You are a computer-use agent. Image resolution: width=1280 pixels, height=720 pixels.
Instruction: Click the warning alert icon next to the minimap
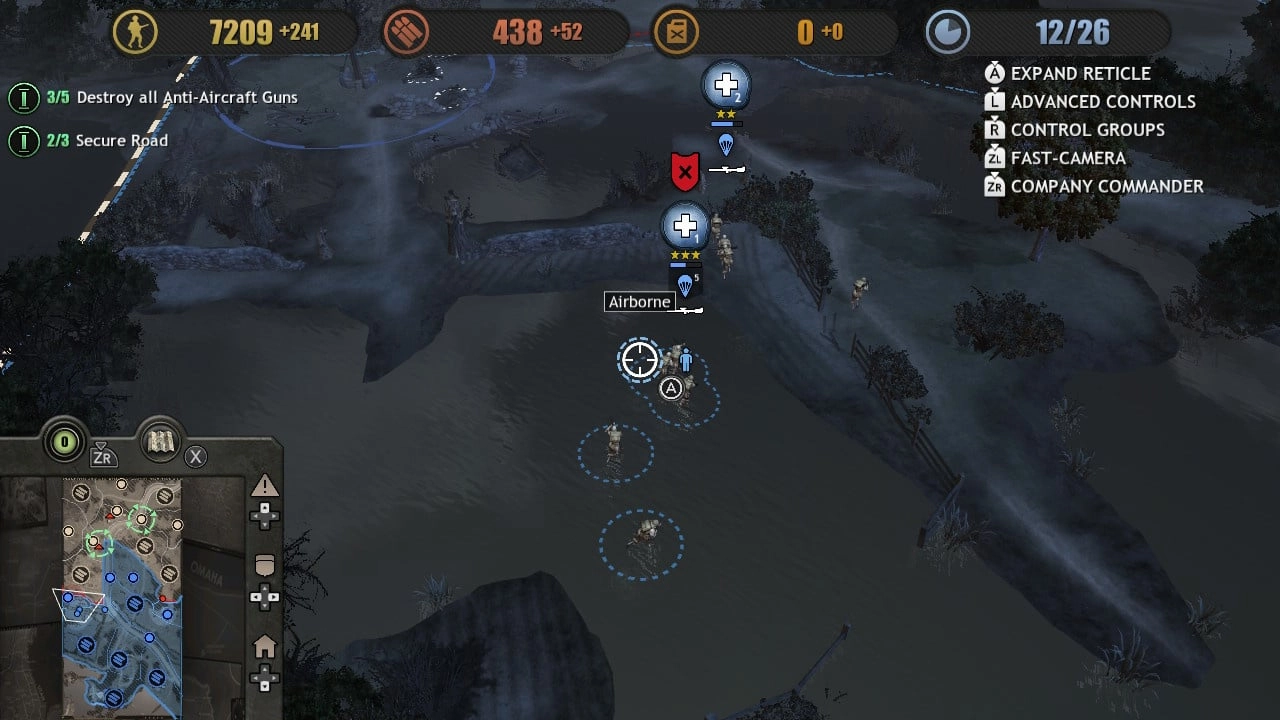pyautogui.click(x=265, y=486)
